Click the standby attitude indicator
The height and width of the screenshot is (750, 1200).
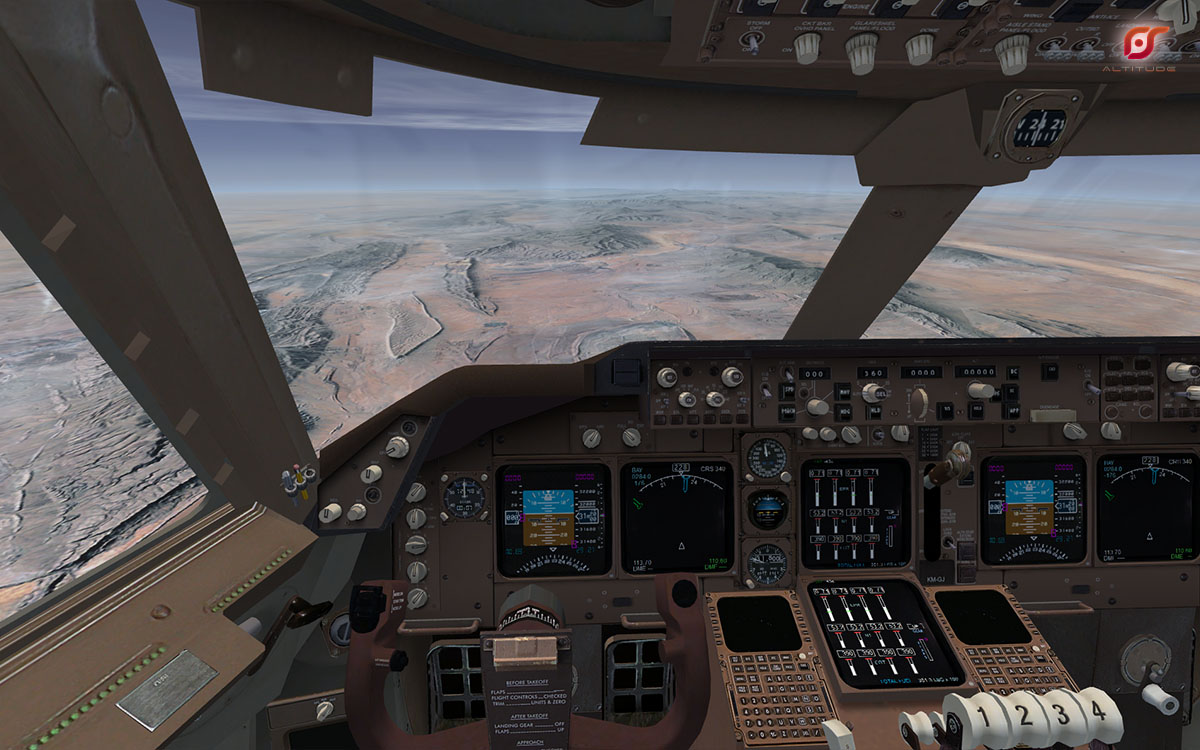[767, 510]
